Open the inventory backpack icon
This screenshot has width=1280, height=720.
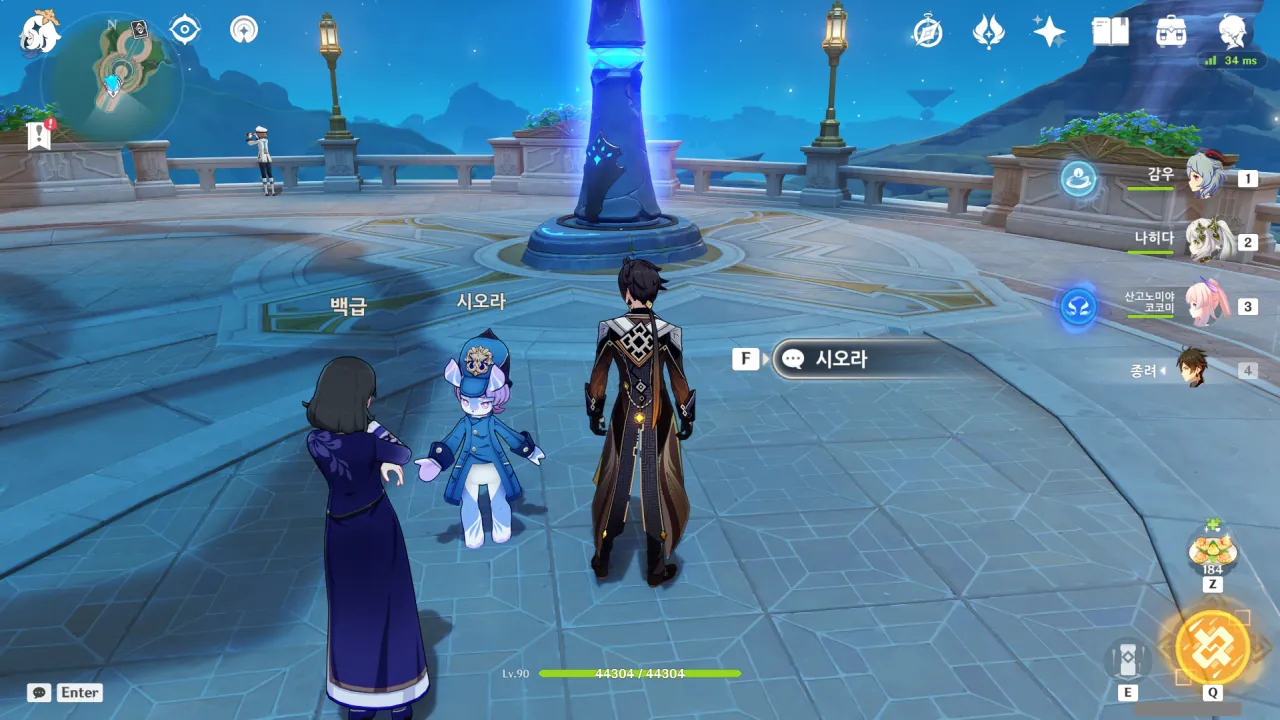click(x=1171, y=32)
